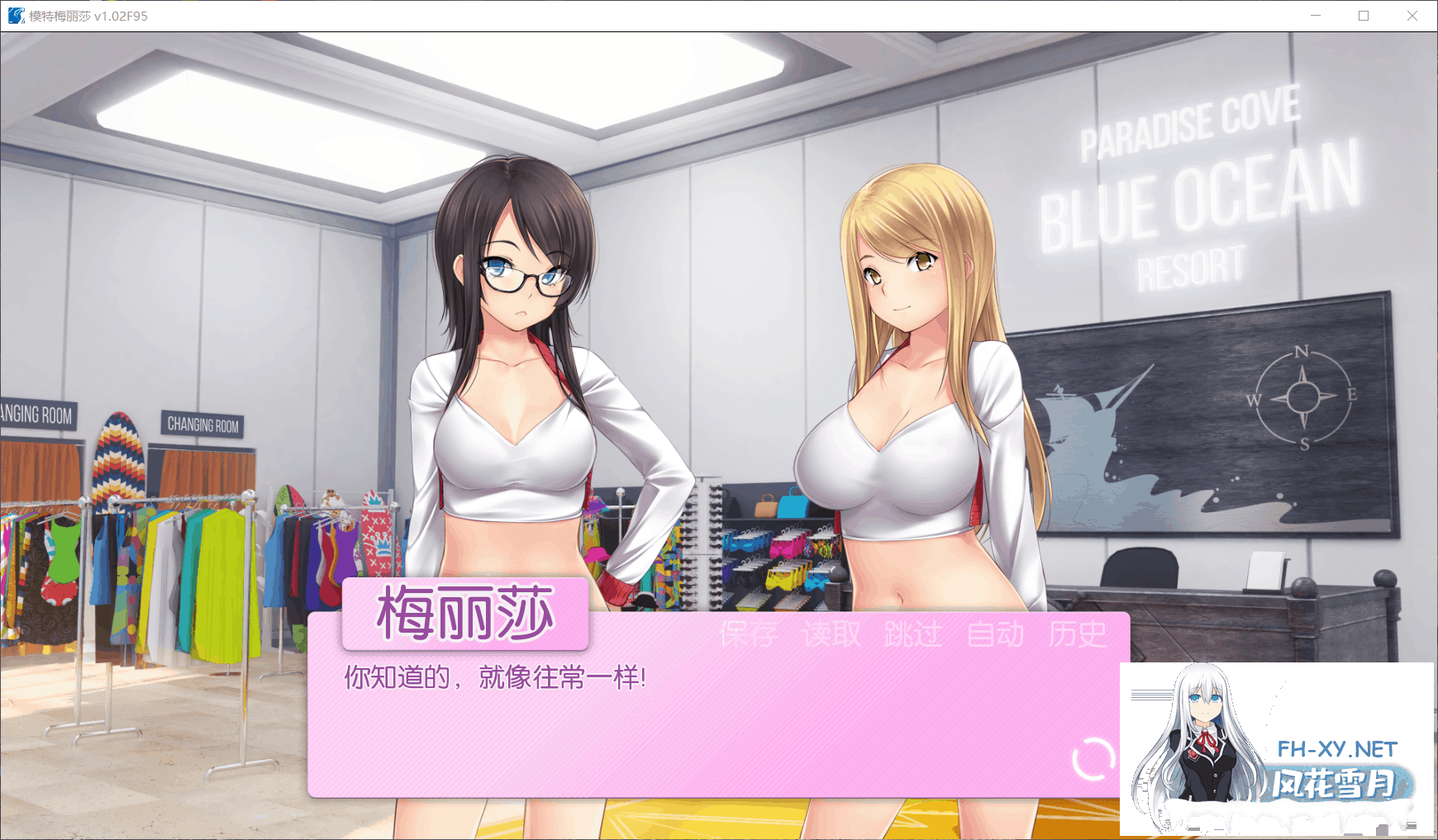Image resolution: width=1438 pixels, height=840 pixels.
Task: Close the game window
Action: (x=1412, y=16)
